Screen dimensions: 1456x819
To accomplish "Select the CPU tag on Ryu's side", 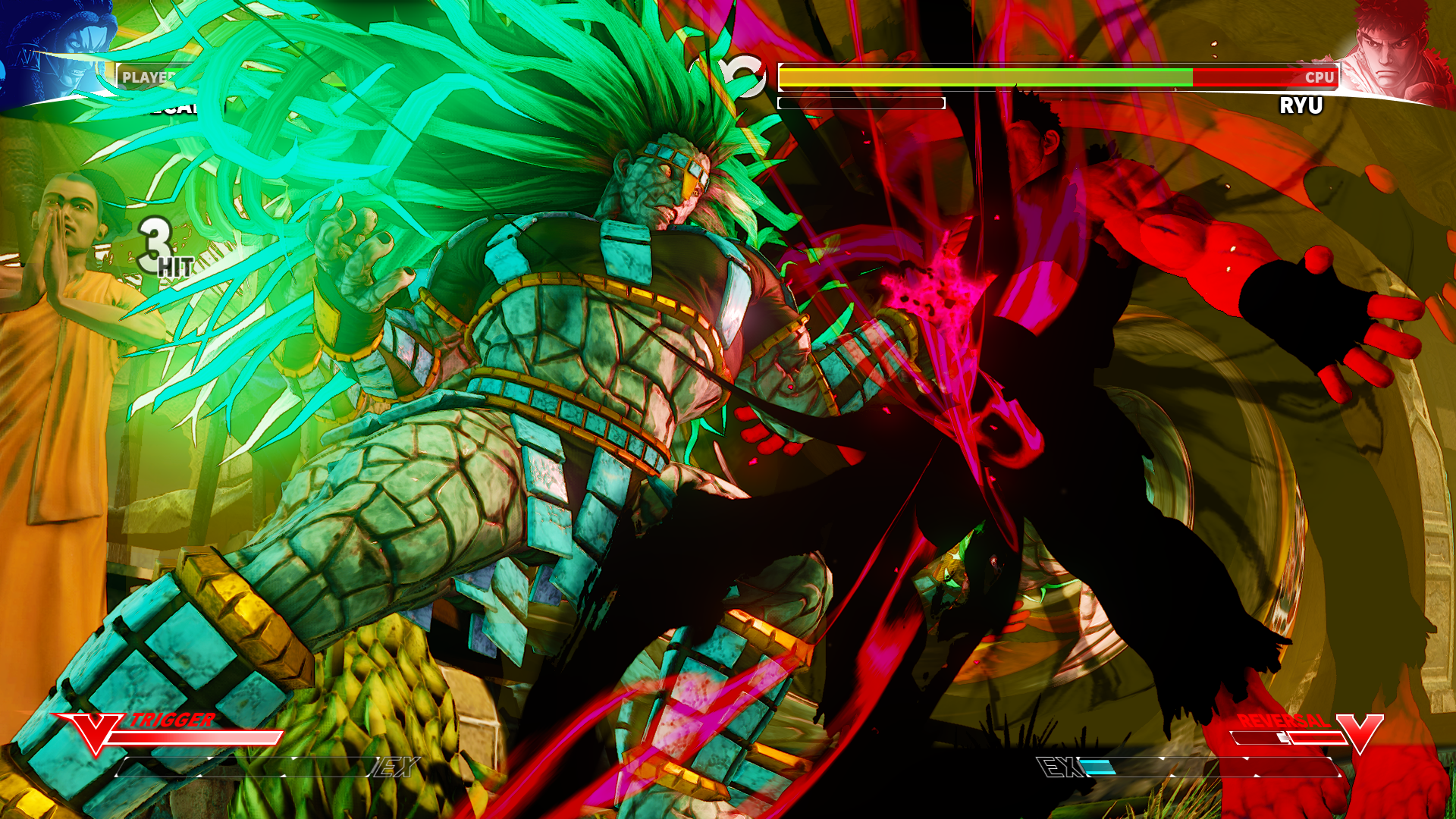I will tap(1319, 77).
